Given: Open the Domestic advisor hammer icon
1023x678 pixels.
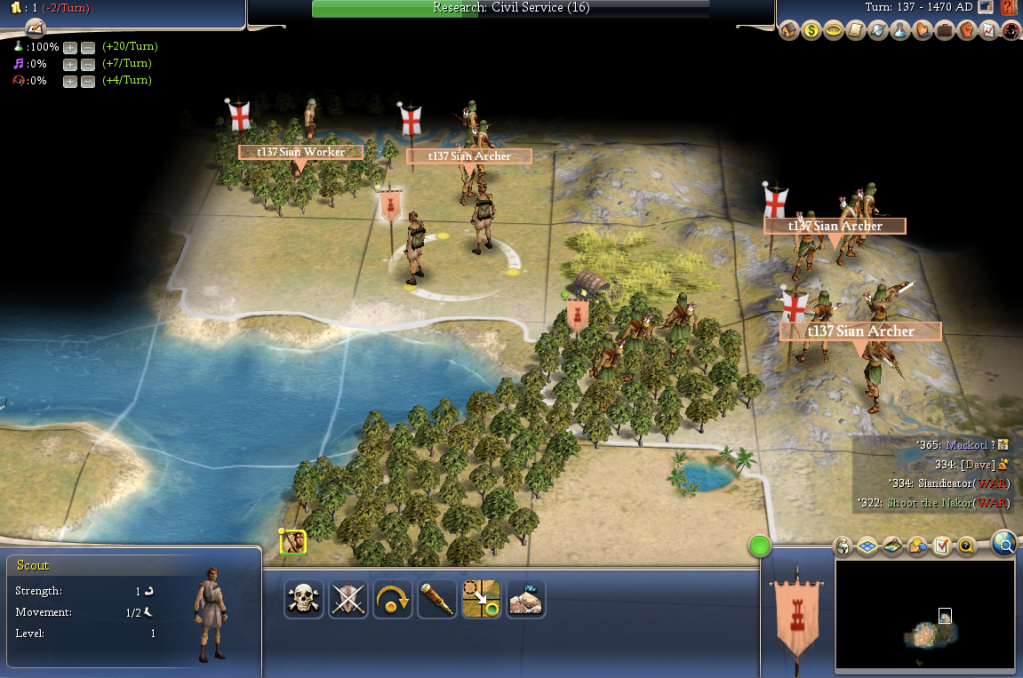Looking at the screenshot, I should click(x=789, y=31).
